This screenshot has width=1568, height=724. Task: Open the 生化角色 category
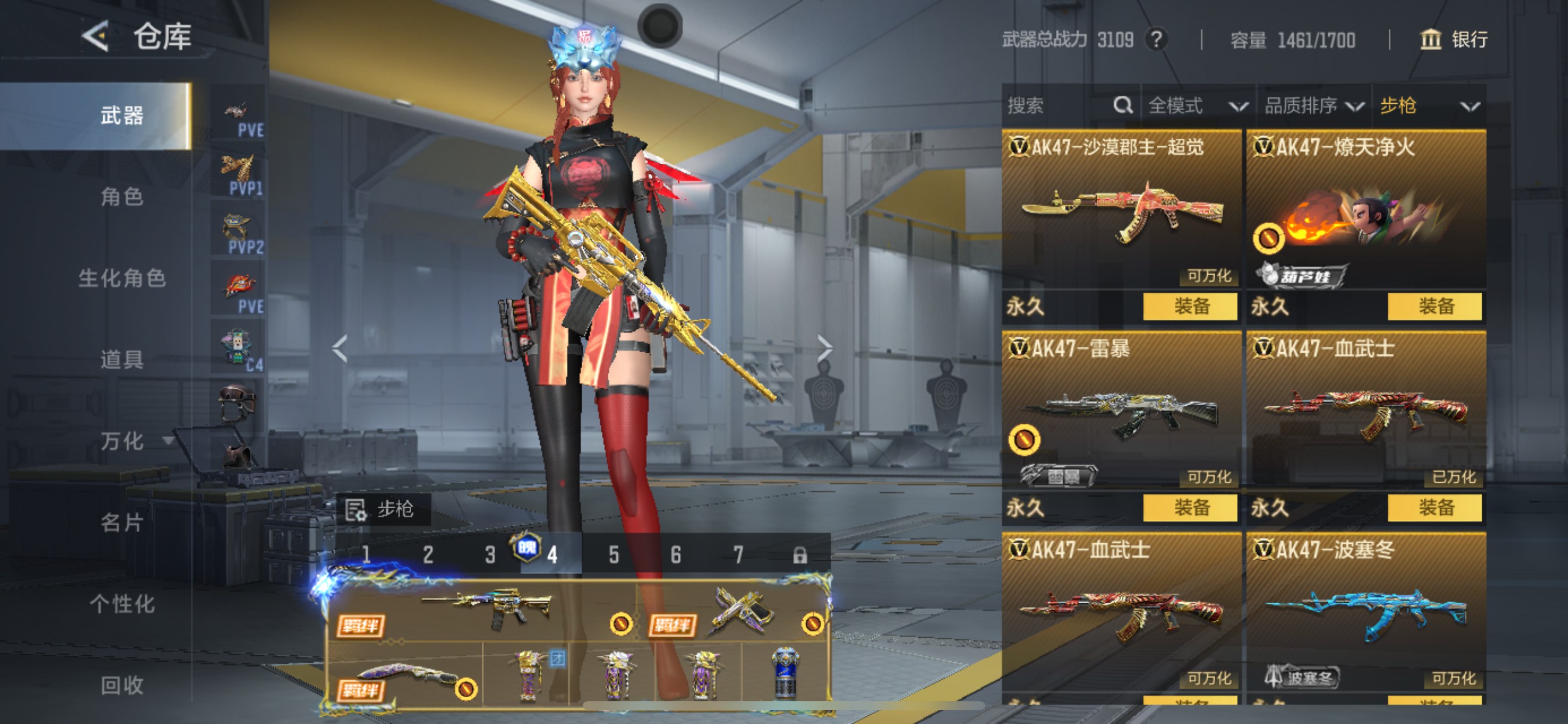point(122,278)
